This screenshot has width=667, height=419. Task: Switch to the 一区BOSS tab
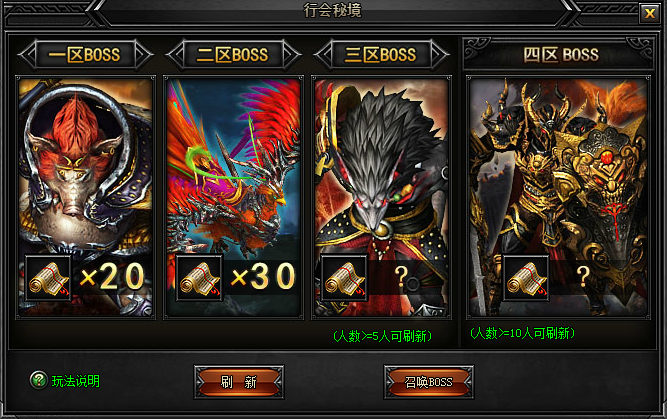click(85, 54)
